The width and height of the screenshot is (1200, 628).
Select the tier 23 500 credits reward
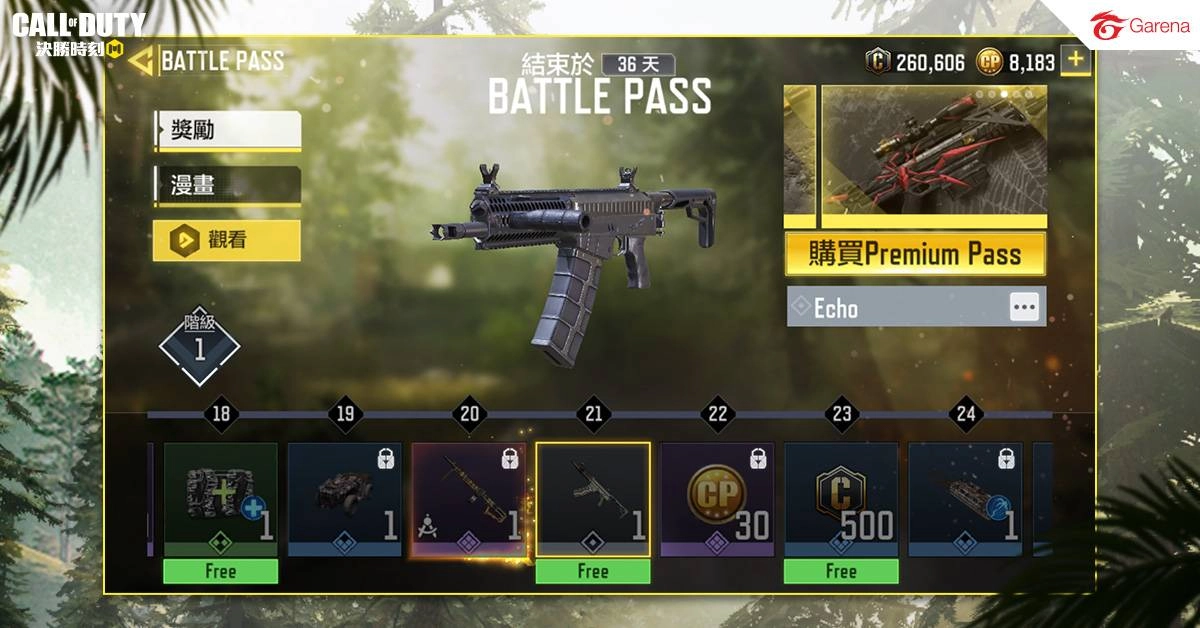coord(841,500)
